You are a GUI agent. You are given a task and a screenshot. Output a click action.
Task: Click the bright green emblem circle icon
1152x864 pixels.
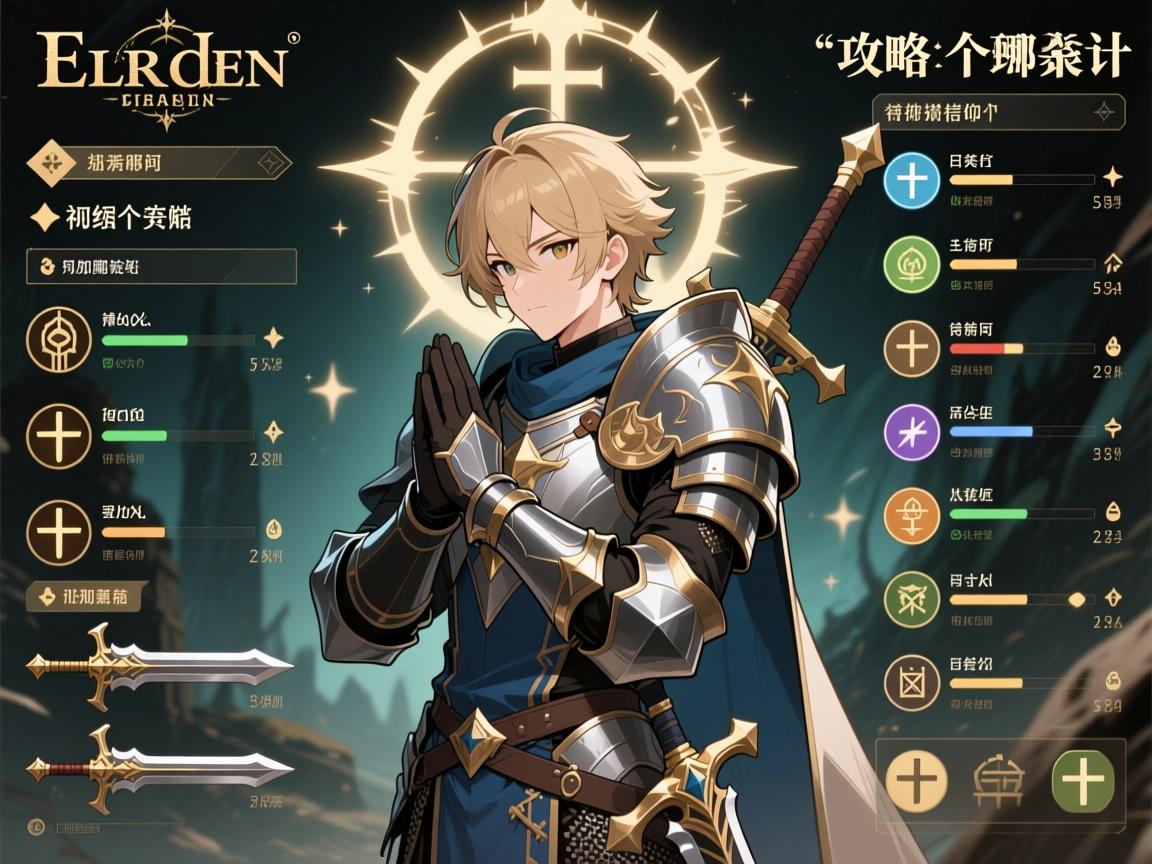913,265
